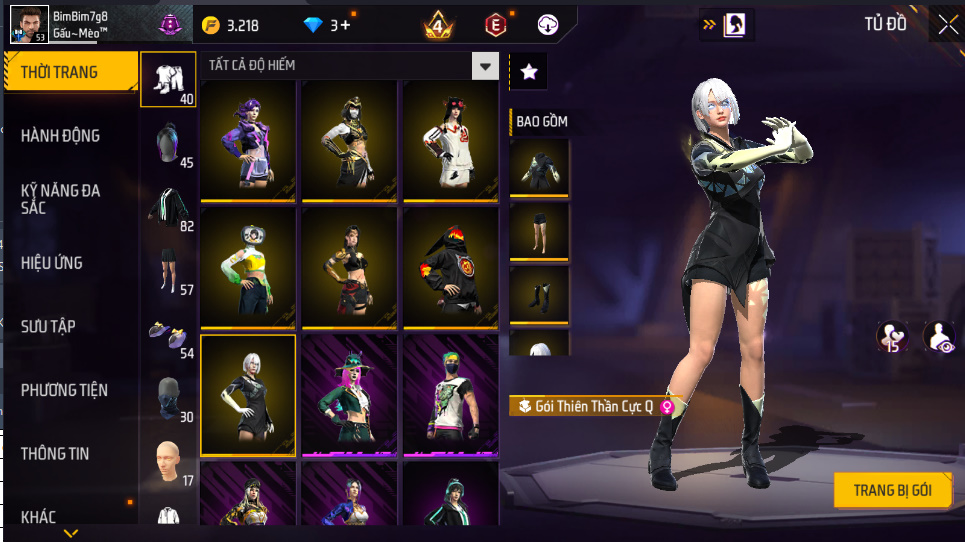Go to the Sưu Tập tab

pyautogui.click(x=49, y=327)
